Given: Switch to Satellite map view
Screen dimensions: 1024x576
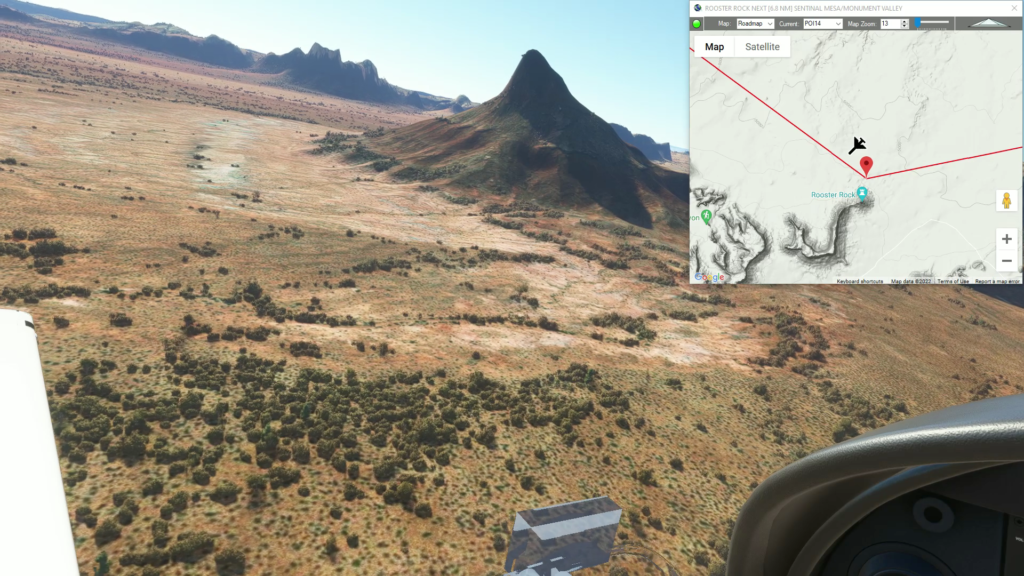Looking at the screenshot, I should tap(762, 47).
